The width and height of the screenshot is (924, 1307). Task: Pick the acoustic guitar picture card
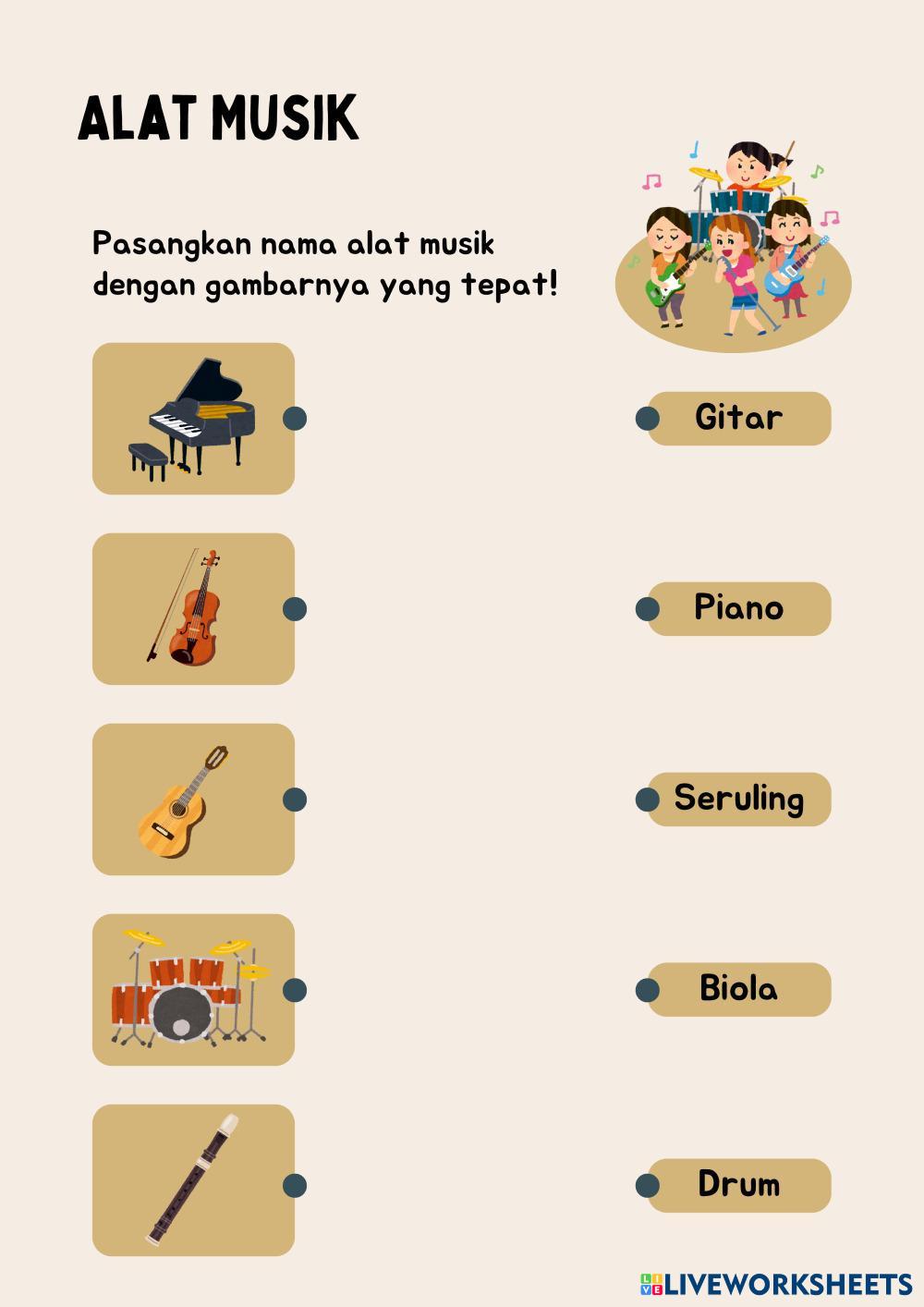coord(193,800)
